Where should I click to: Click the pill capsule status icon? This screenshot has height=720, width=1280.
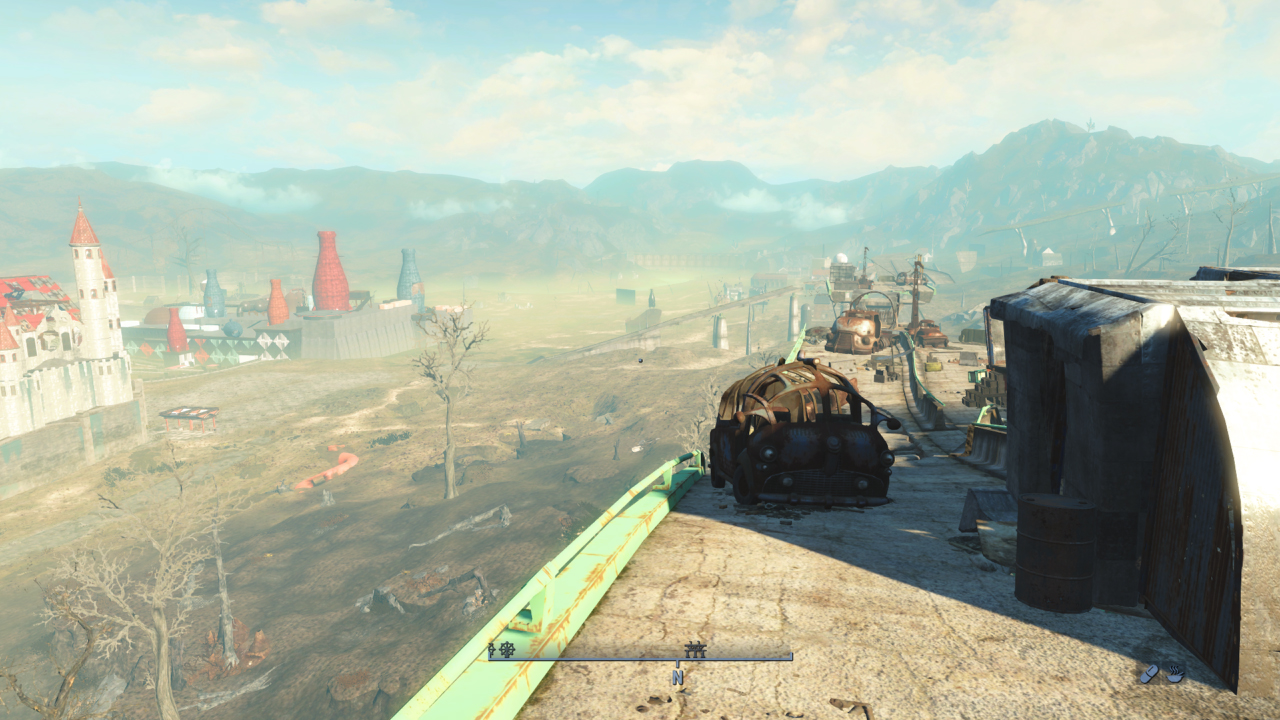point(1150,674)
